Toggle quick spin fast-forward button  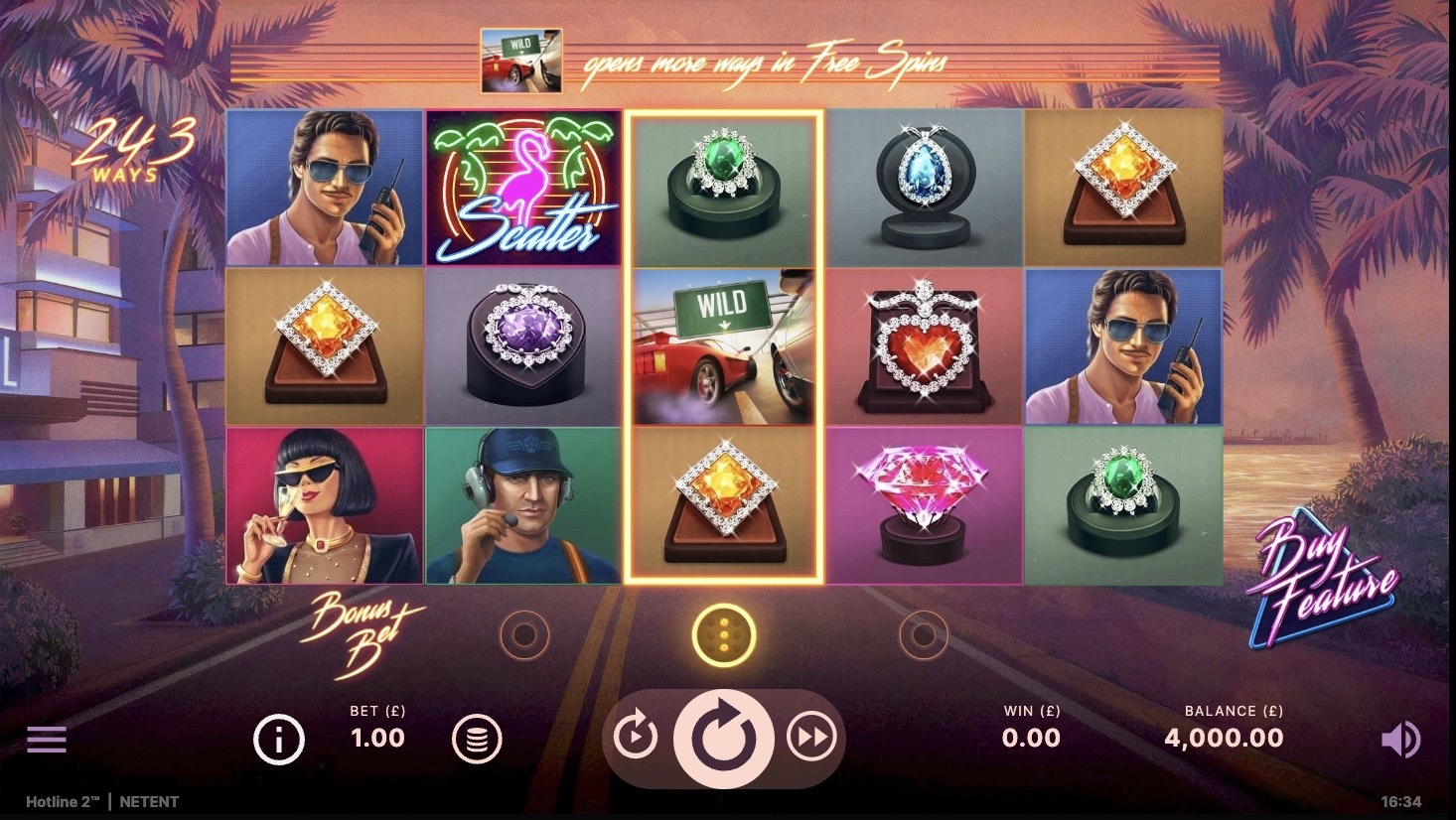tap(811, 738)
